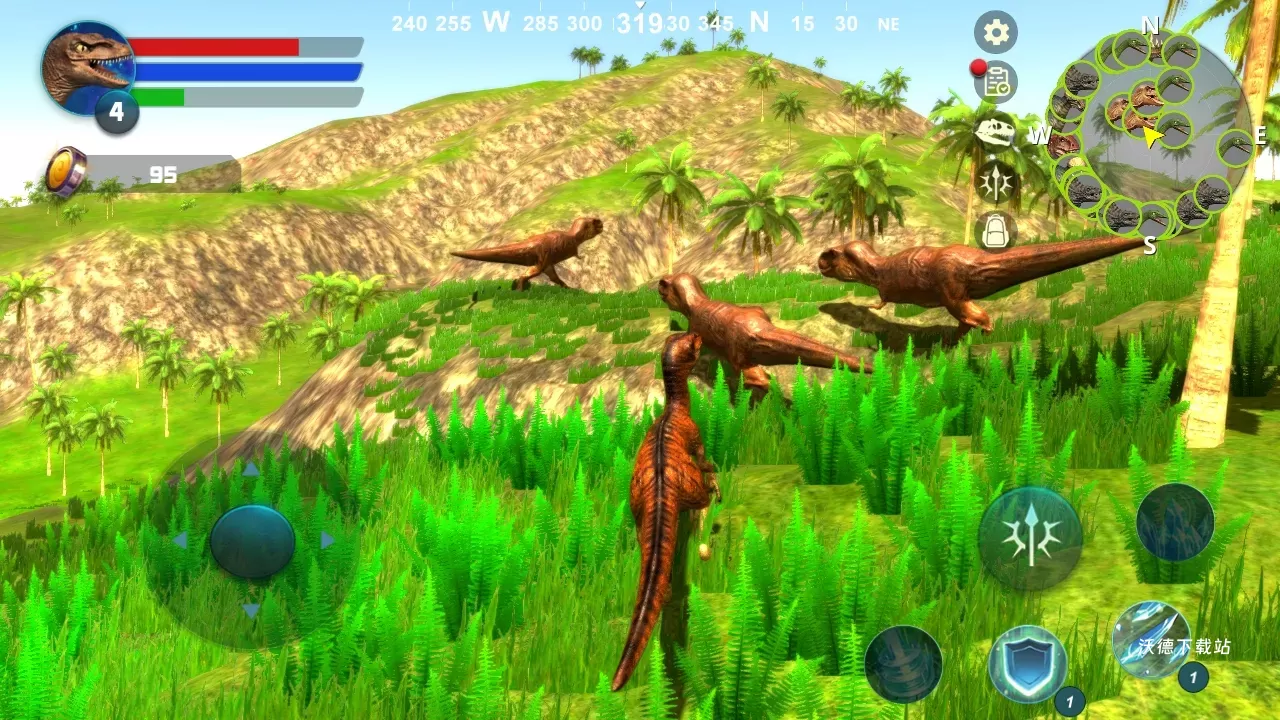Tap the gold coin currency icon
The height and width of the screenshot is (720, 1280).
tap(66, 171)
